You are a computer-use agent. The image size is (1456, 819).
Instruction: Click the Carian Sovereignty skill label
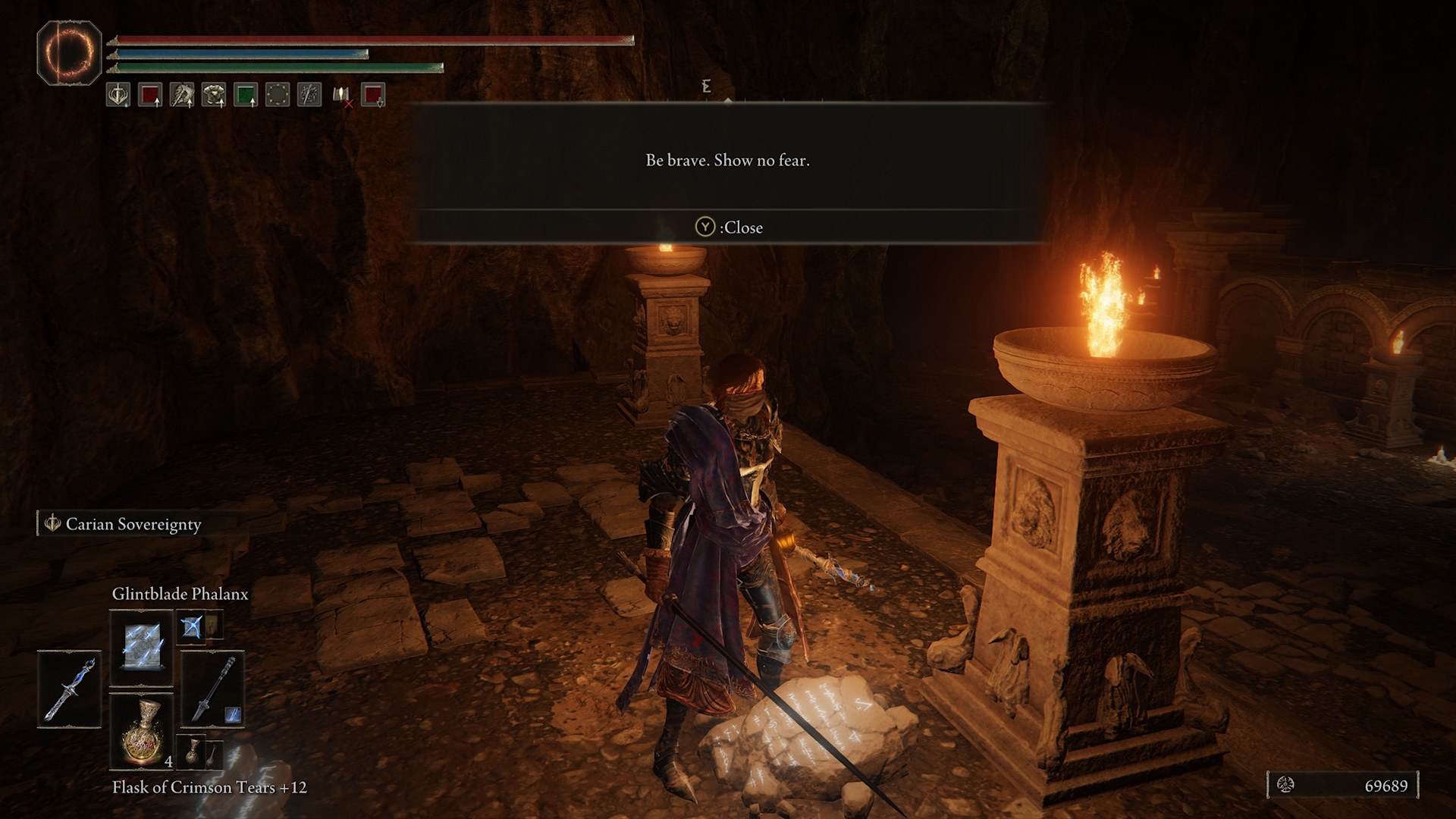pos(133,524)
